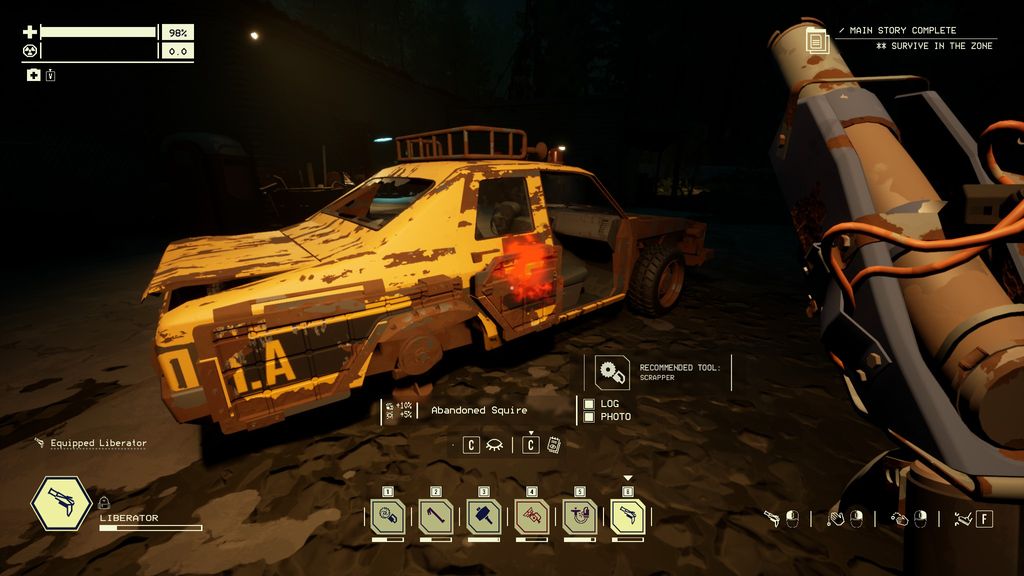The width and height of the screenshot is (1024, 576).
Task: Pick the hotbar slot 5 tool
Action: 580,516
